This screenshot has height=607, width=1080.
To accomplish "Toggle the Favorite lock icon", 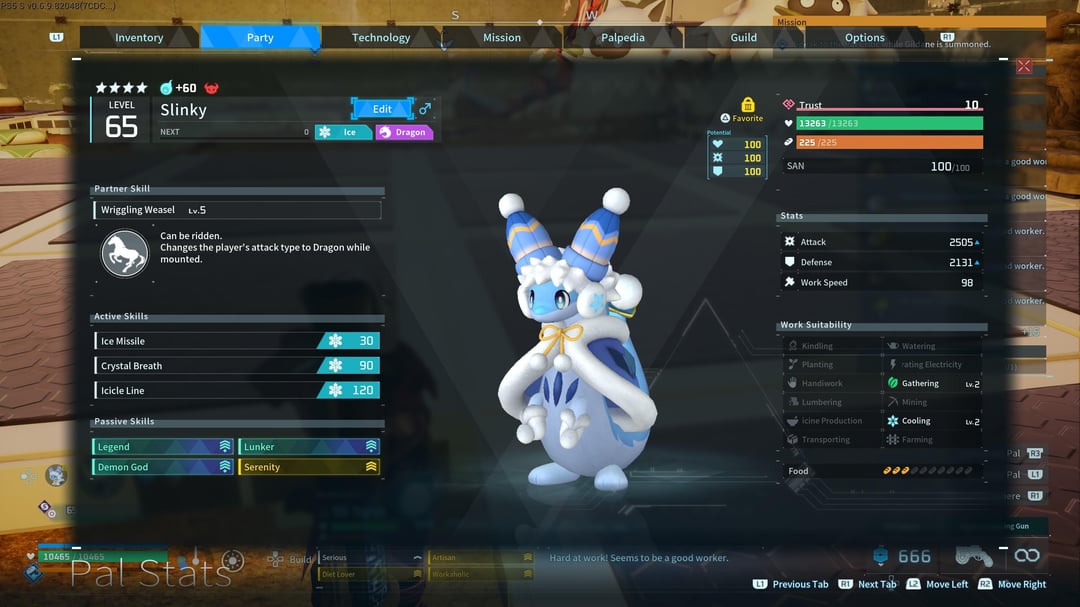I will click(x=748, y=105).
